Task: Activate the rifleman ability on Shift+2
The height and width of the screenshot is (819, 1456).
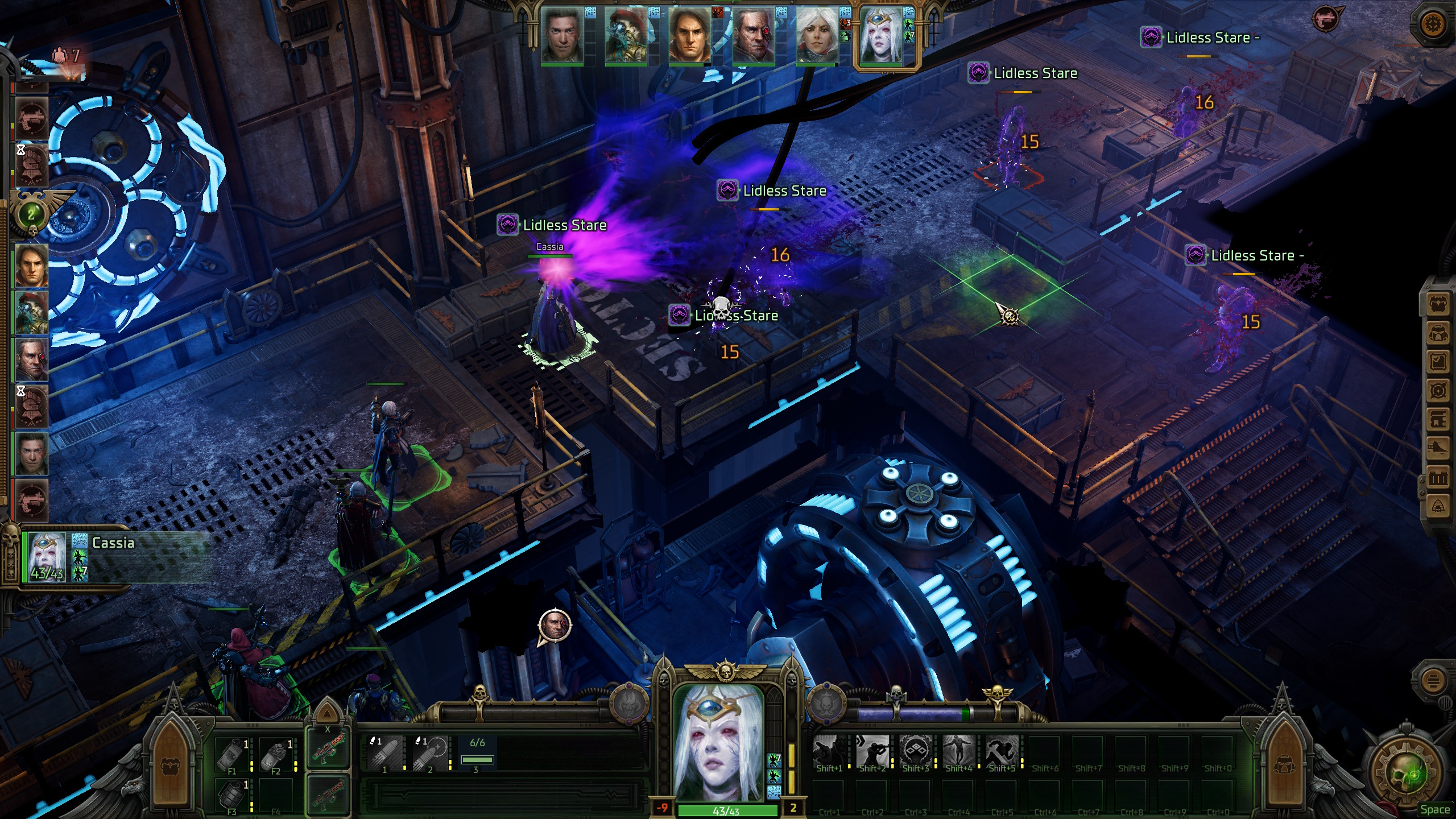Action: click(872, 751)
